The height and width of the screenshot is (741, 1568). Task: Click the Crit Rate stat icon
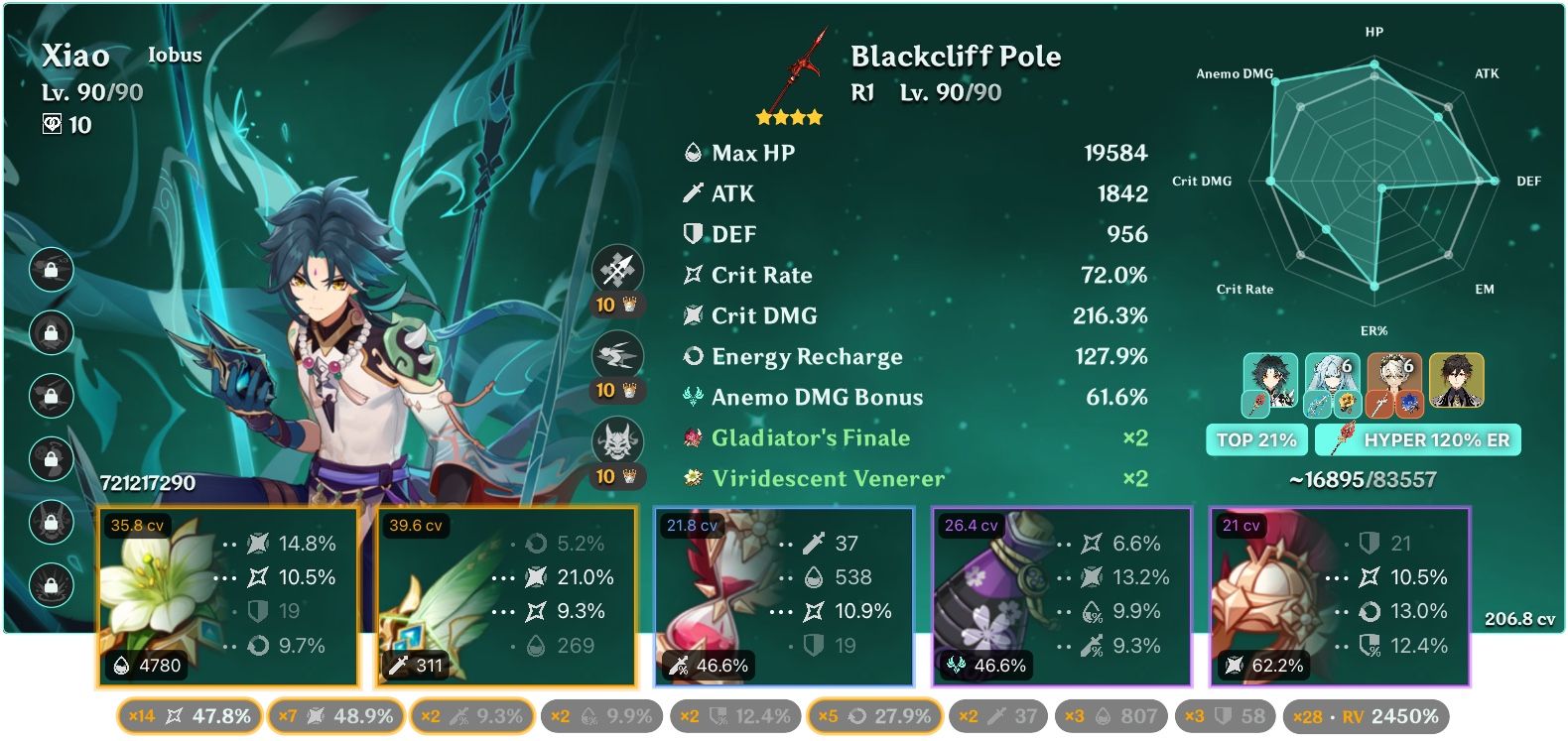point(693,275)
